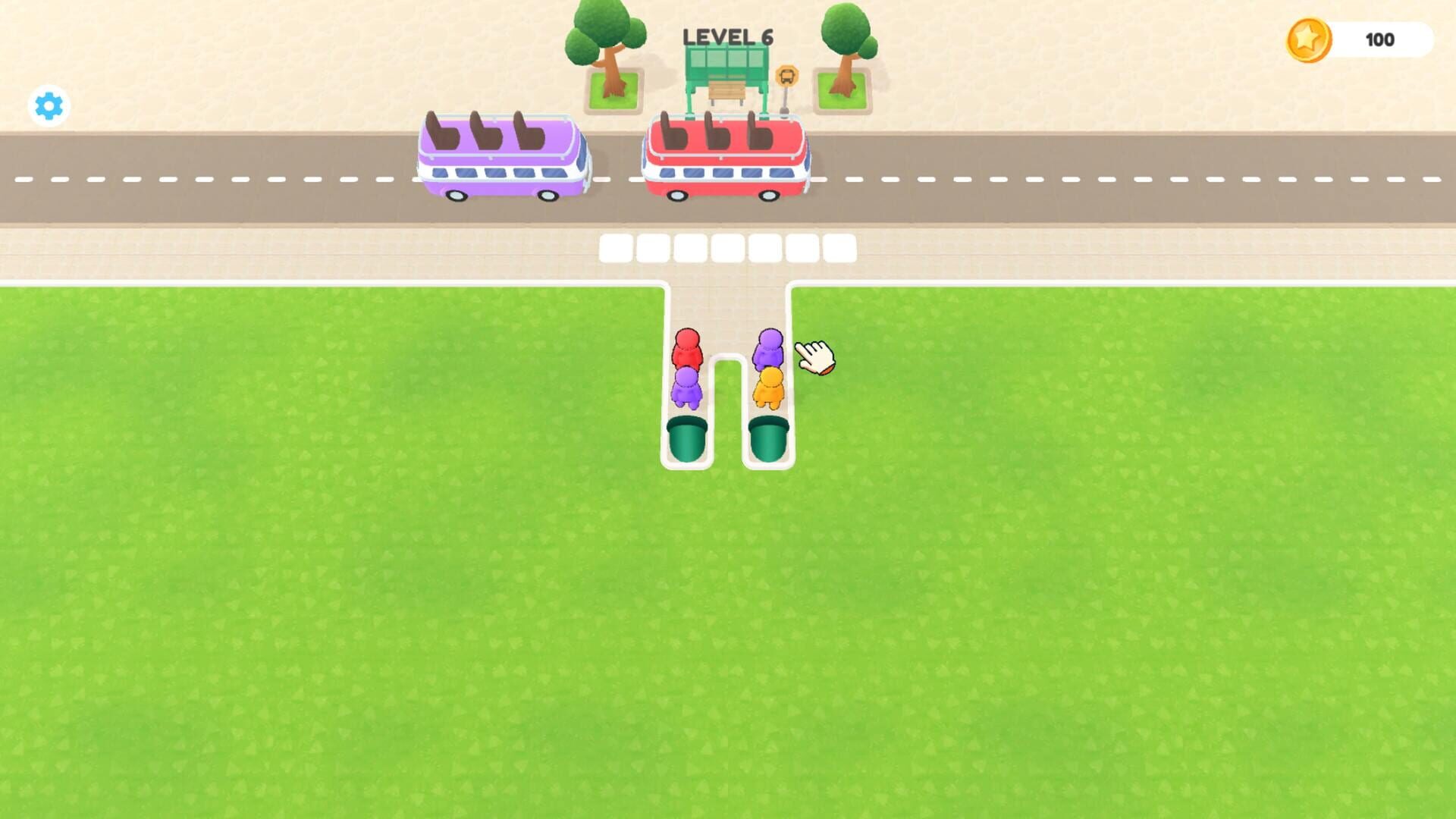This screenshot has width=1456, height=819.
Task: Open the settings gear icon
Action: [48, 105]
